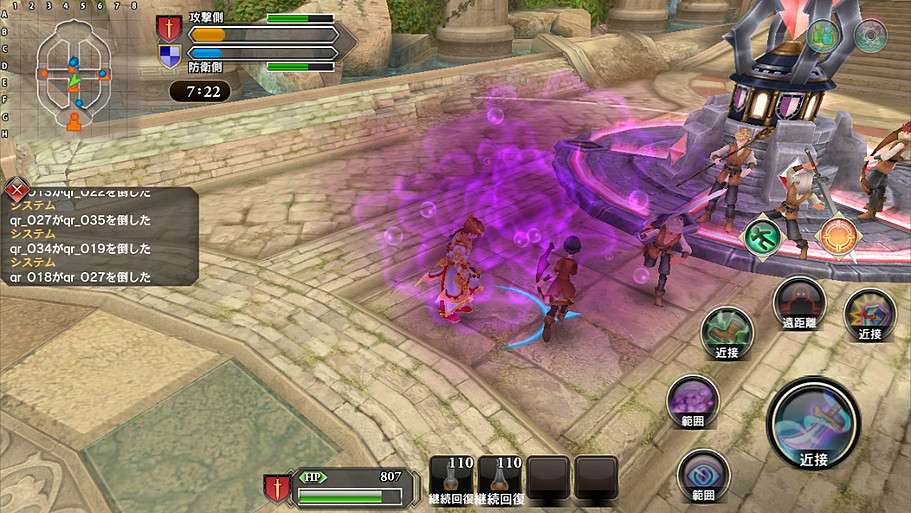Open the green party members icon

tap(823, 36)
